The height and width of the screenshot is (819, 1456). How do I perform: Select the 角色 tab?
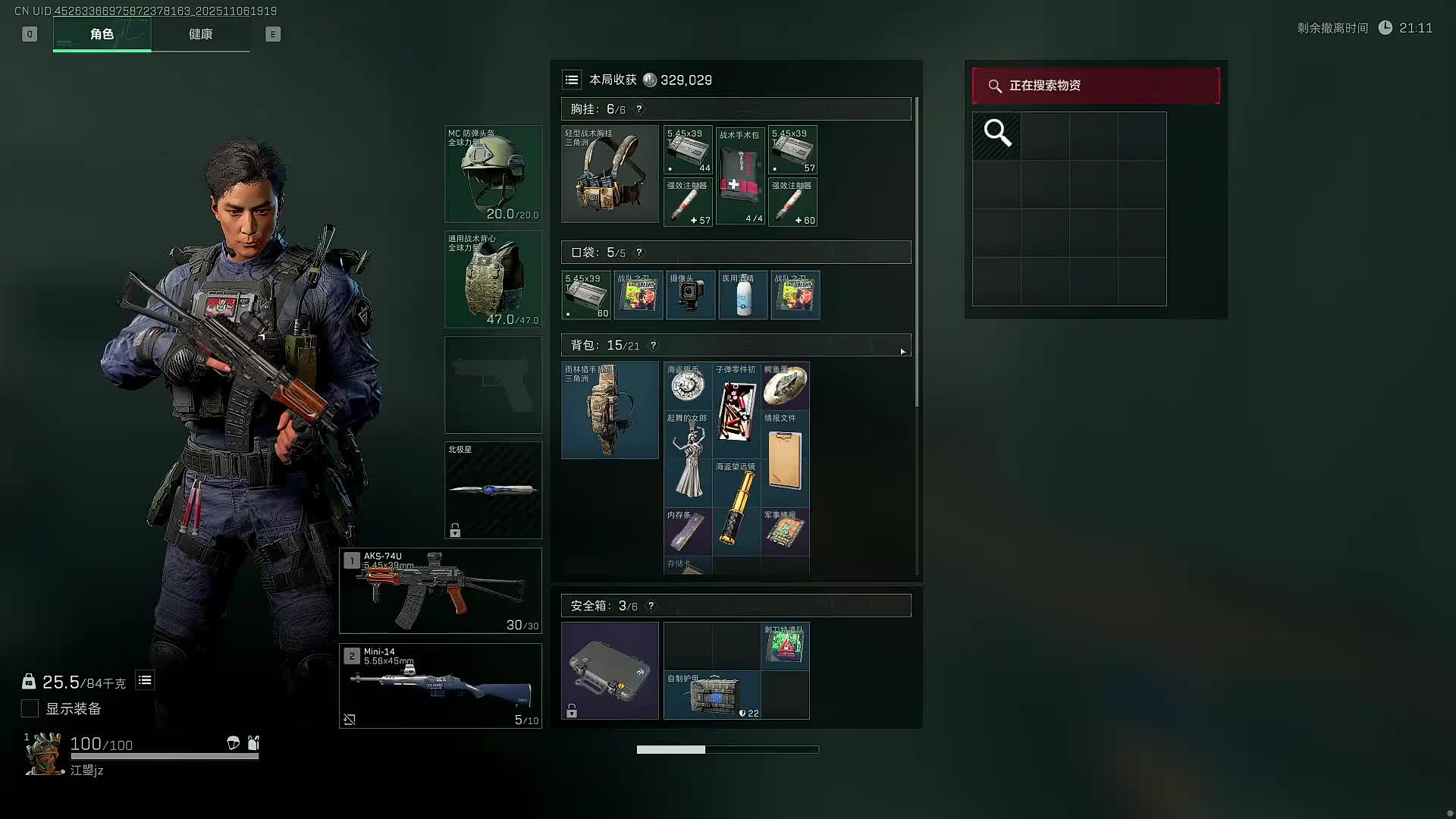tap(102, 34)
